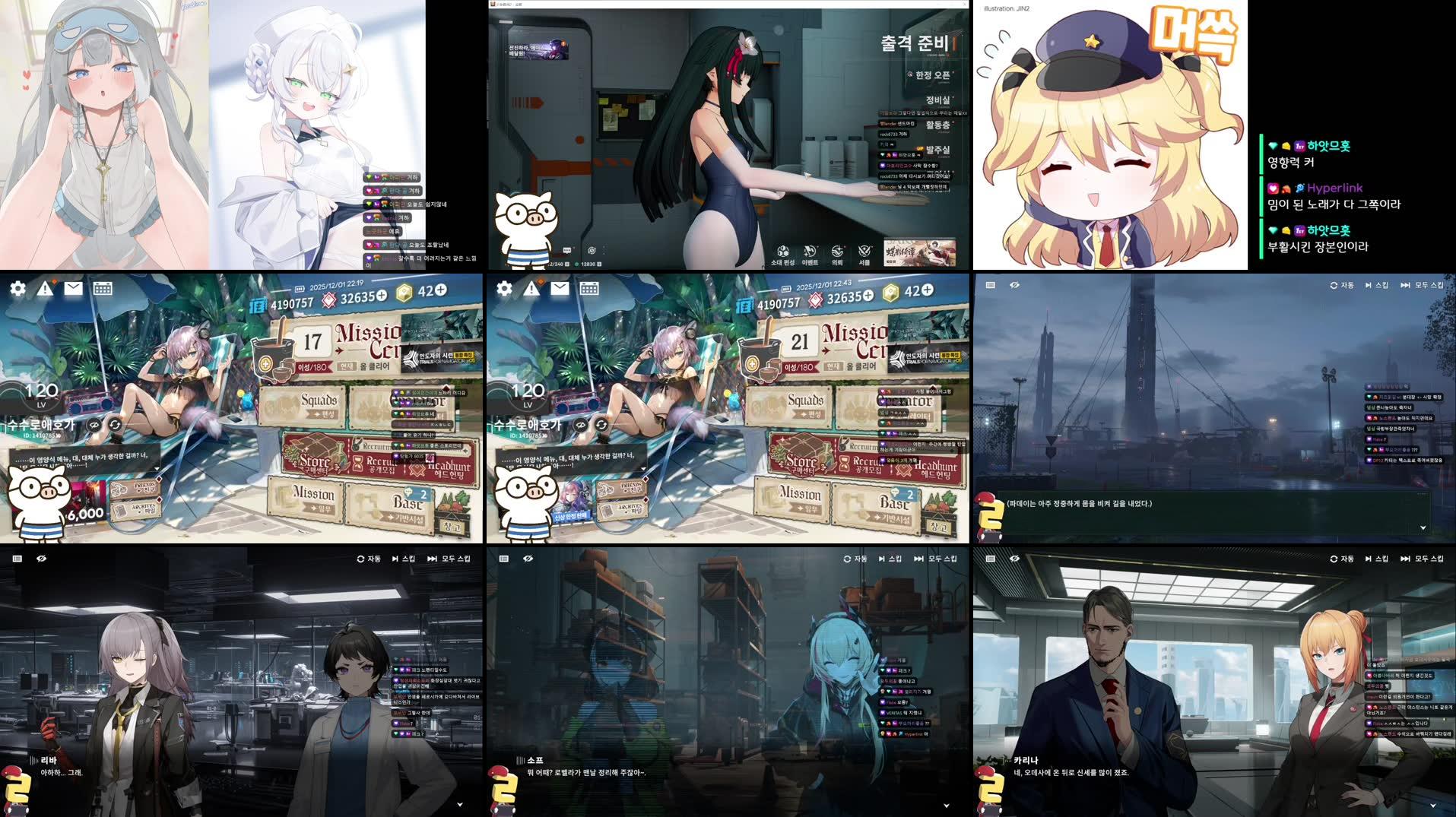Open the Squads 편성 panel
The height and width of the screenshot is (817, 1456).
click(x=317, y=401)
